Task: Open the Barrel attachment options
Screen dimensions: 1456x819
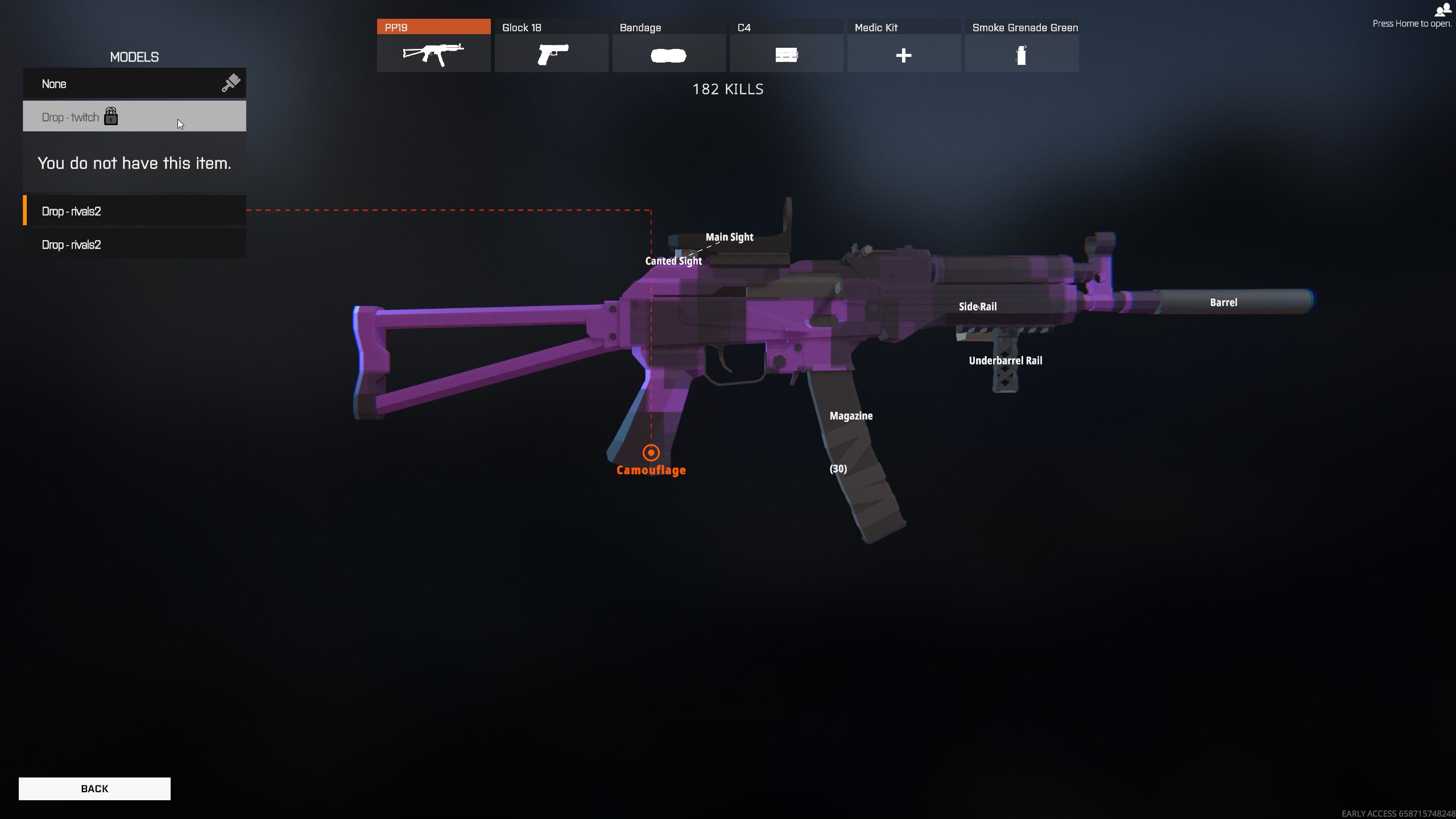Action: coord(1223,303)
